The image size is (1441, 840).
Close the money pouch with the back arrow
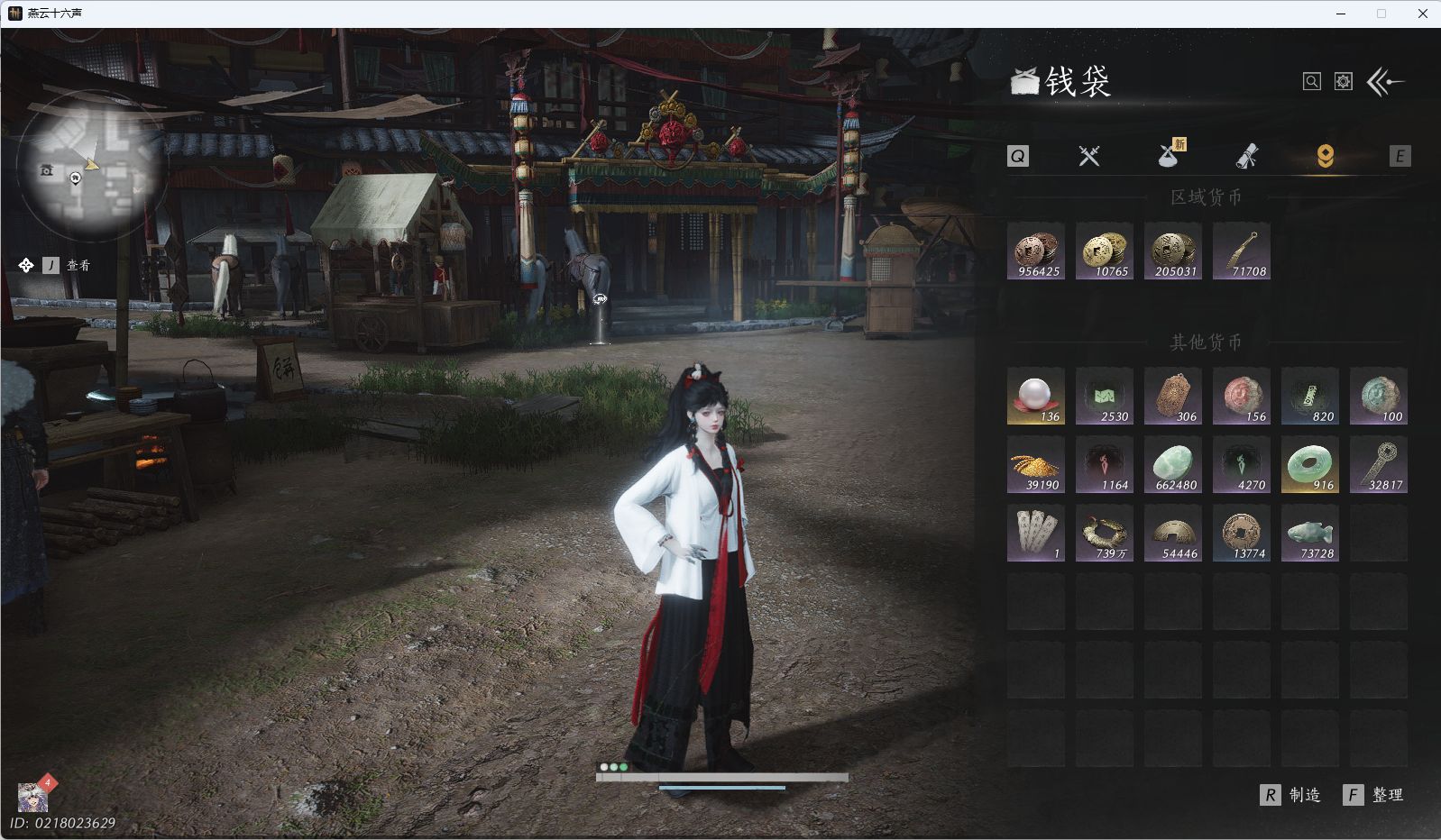1386,82
